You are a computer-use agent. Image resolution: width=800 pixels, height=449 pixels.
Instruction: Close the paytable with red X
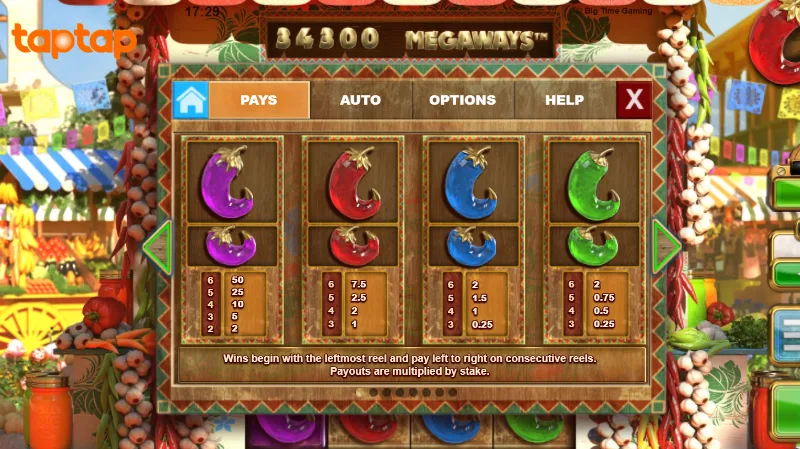tap(634, 100)
